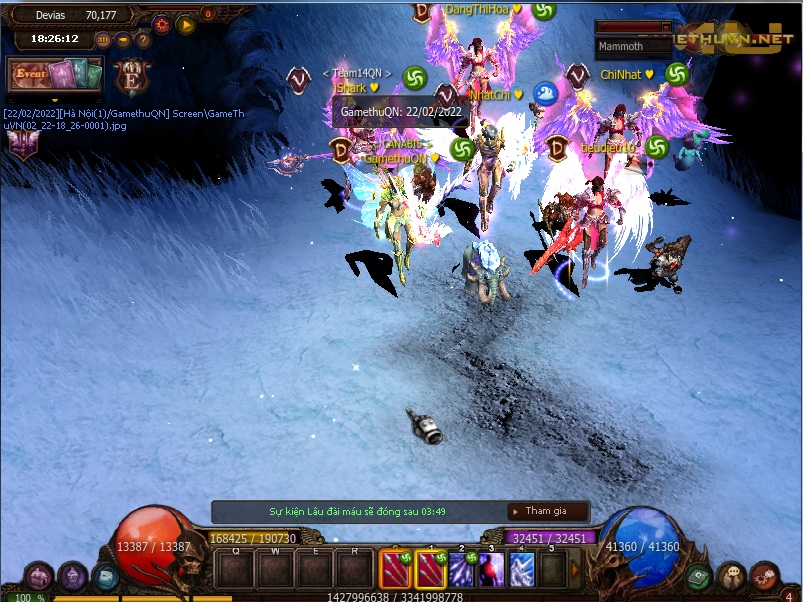803x602 pixels.
Task: Click the blue envelope icon
Action: [104, 577]
